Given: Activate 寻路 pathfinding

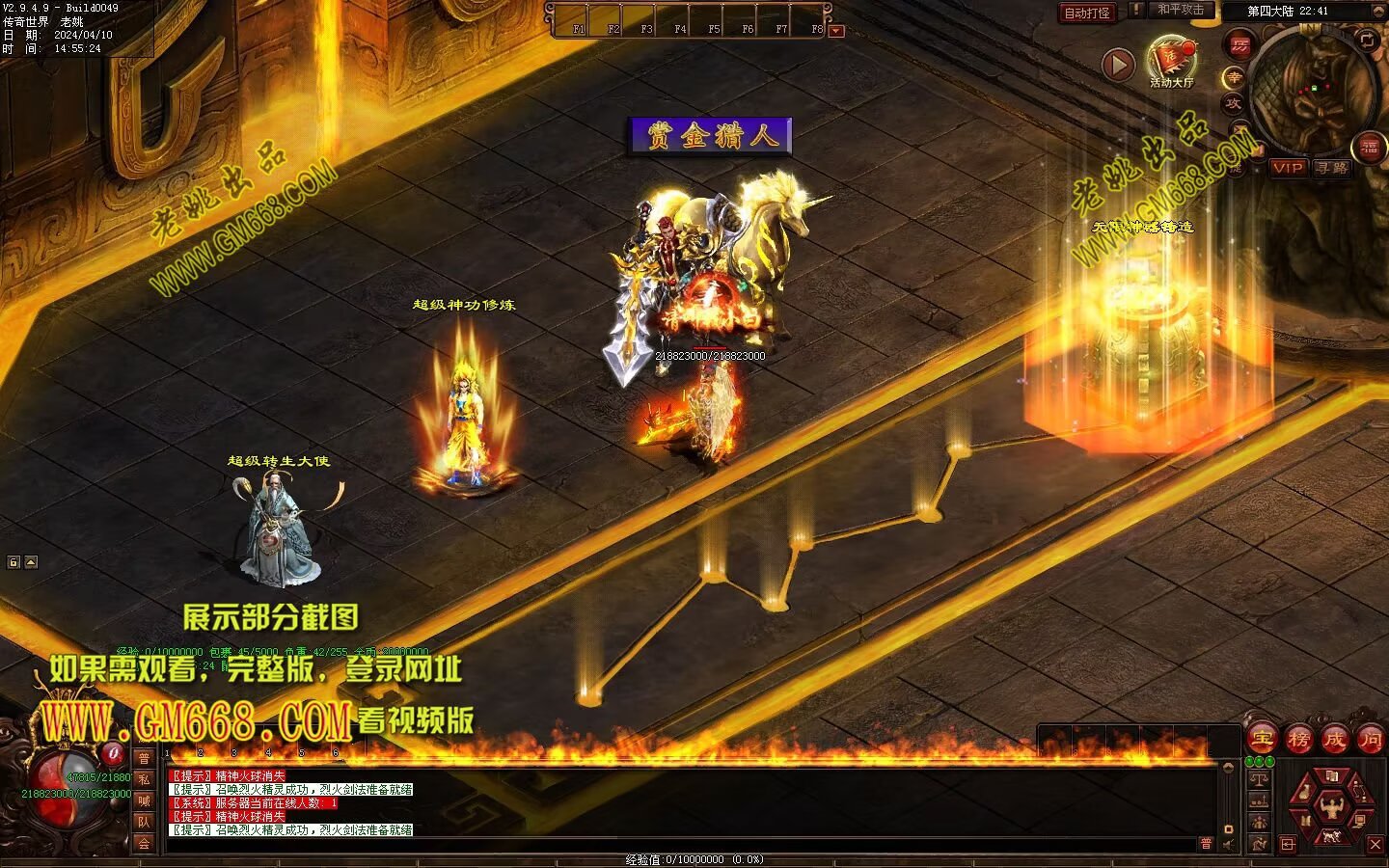Looking at the screenshot, I should click(1332, 168).
